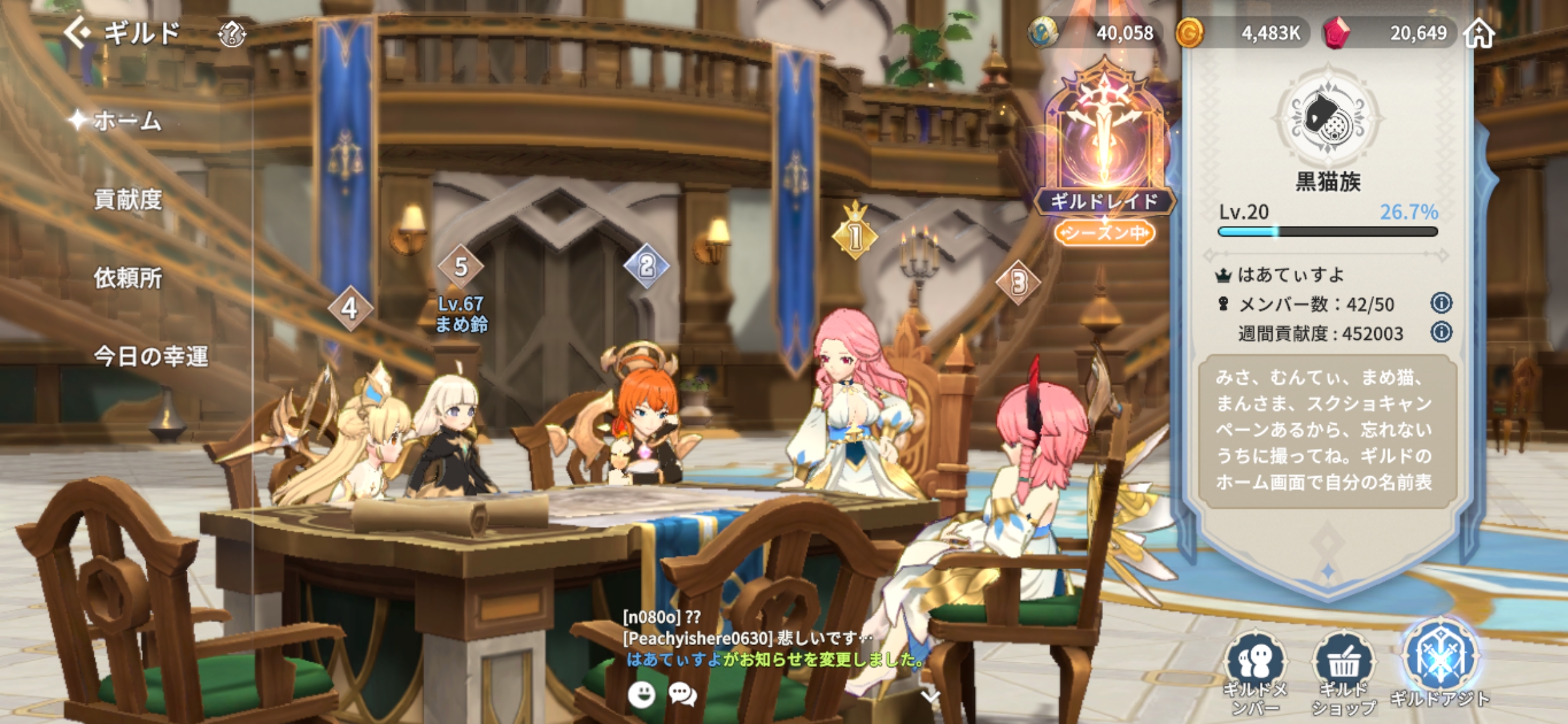The width and height of the screenshot is (1568, 724).
Task: Open the chat speech bubble icon
Action: click(x=683, y=695)
